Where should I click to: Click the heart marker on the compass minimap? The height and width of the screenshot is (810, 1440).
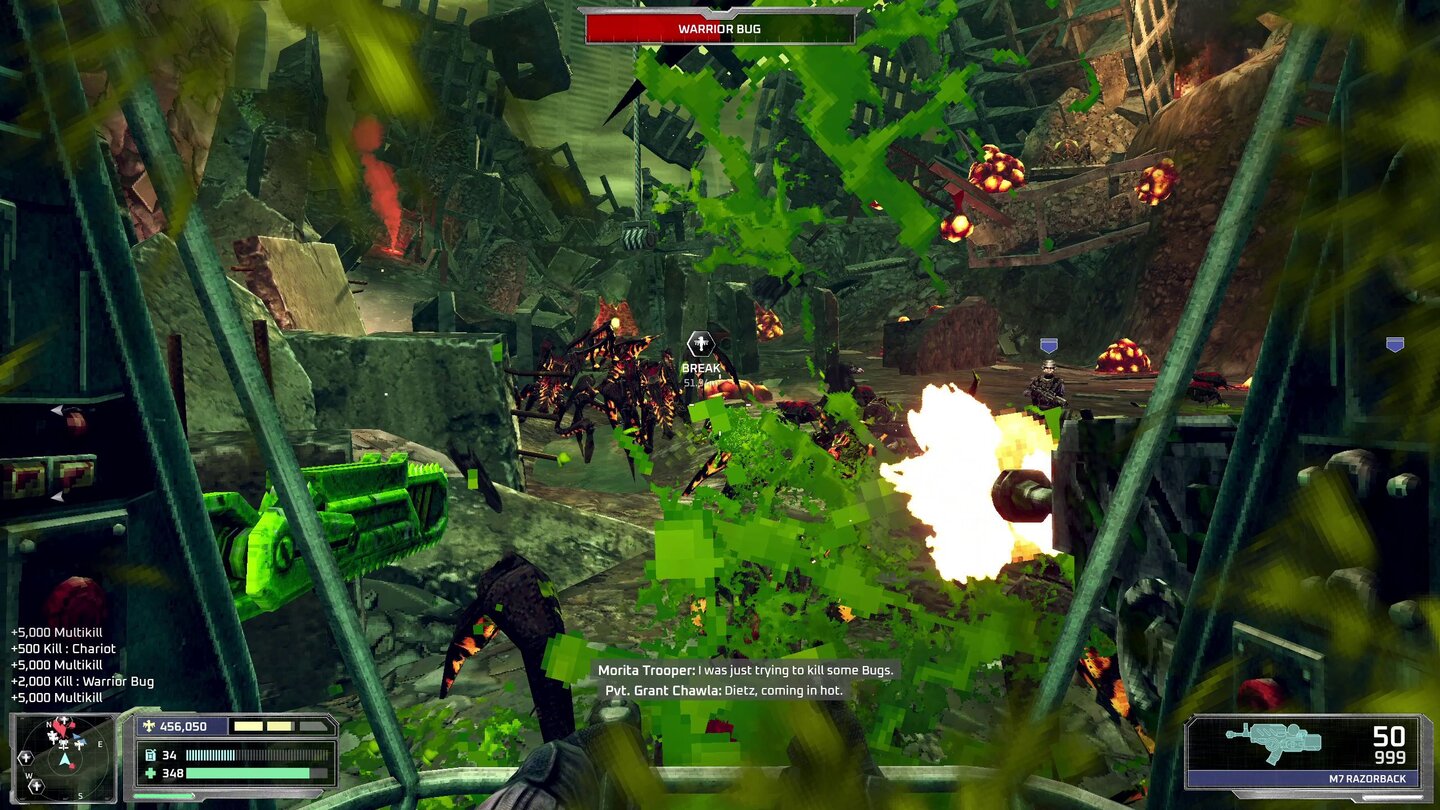(x=61, y=727)
